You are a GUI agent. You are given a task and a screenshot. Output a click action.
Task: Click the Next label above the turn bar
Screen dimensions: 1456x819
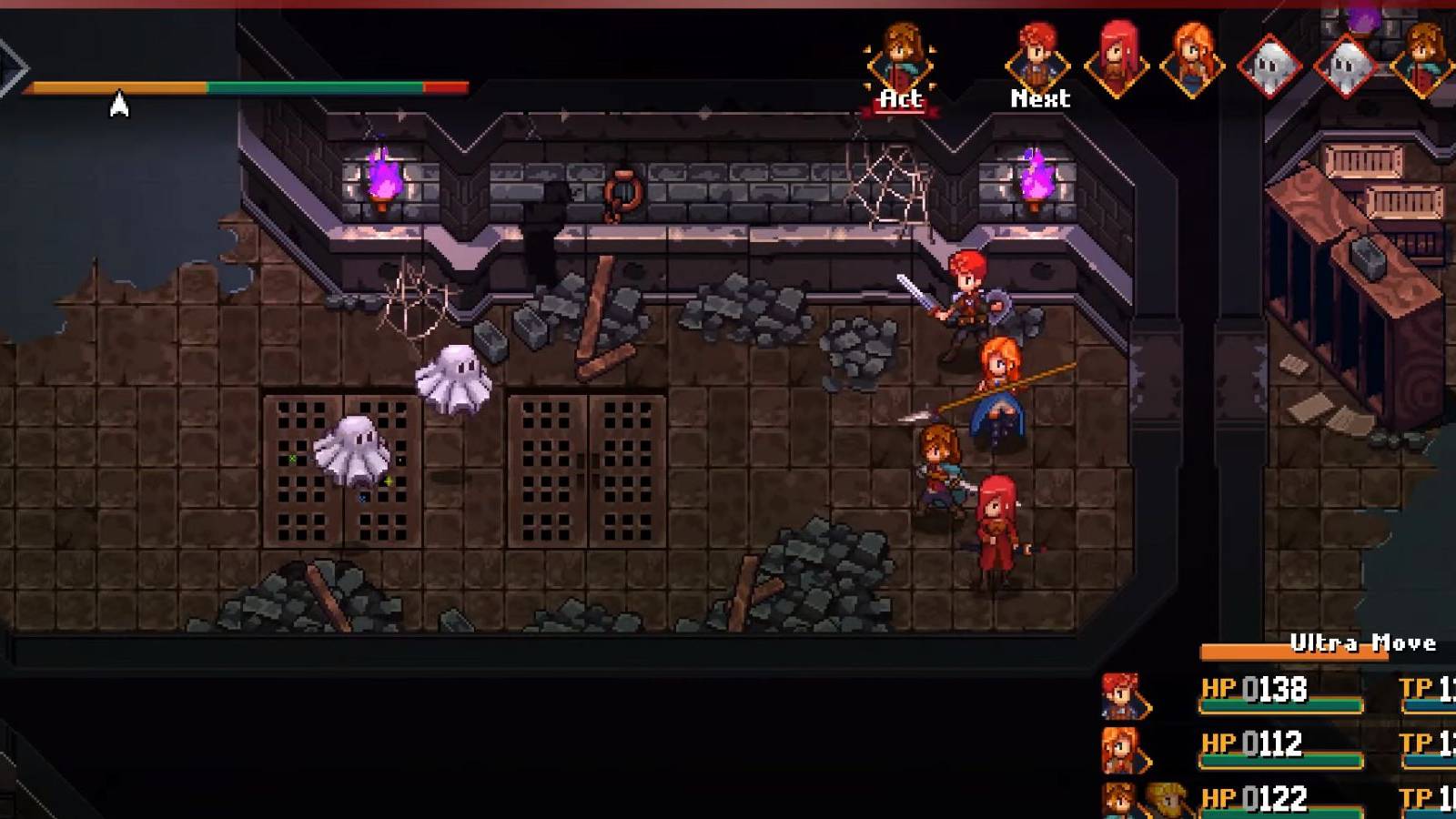[x=1039, y=98]
